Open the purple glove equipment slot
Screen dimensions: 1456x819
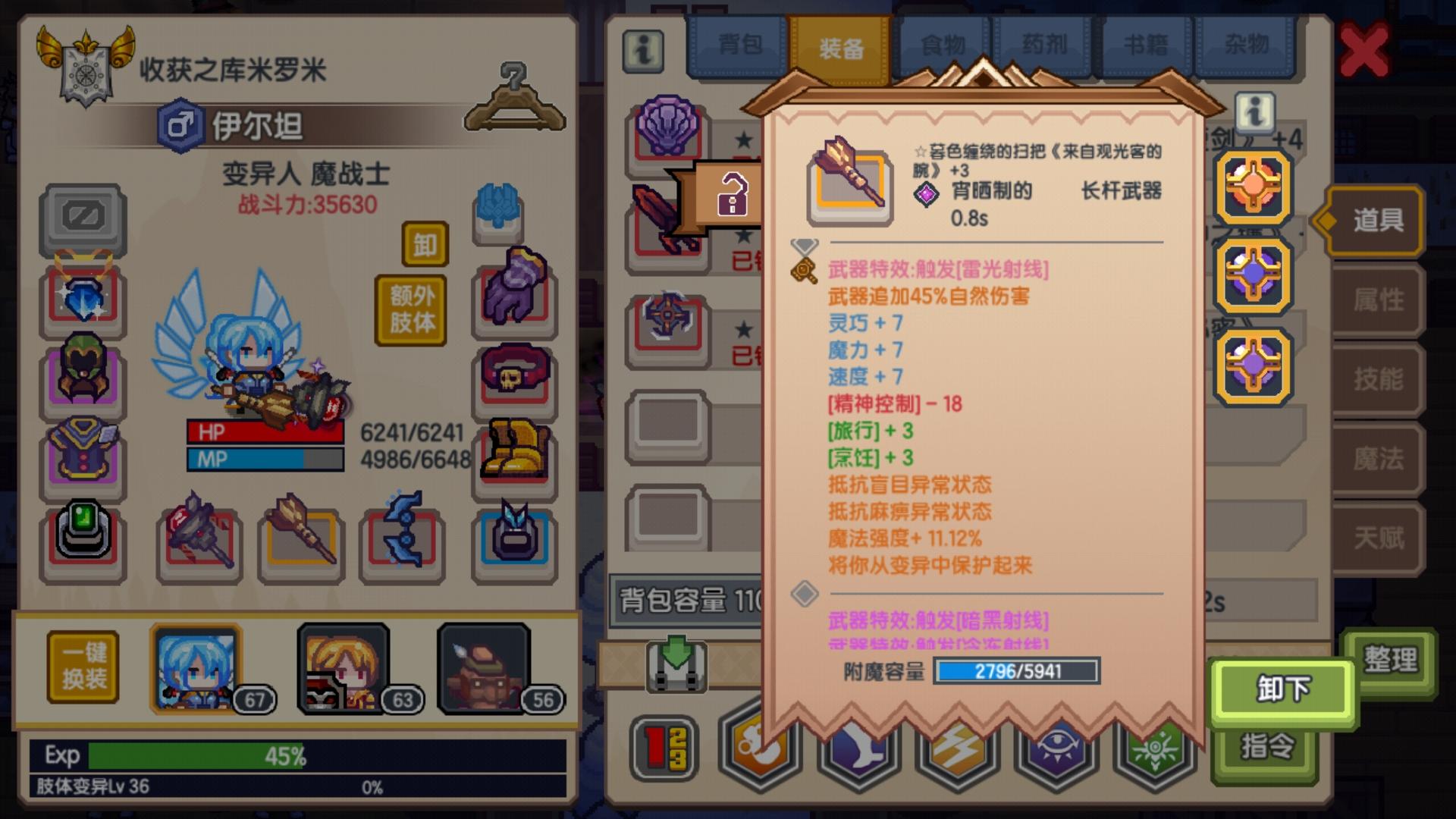(x=515, y=296)
